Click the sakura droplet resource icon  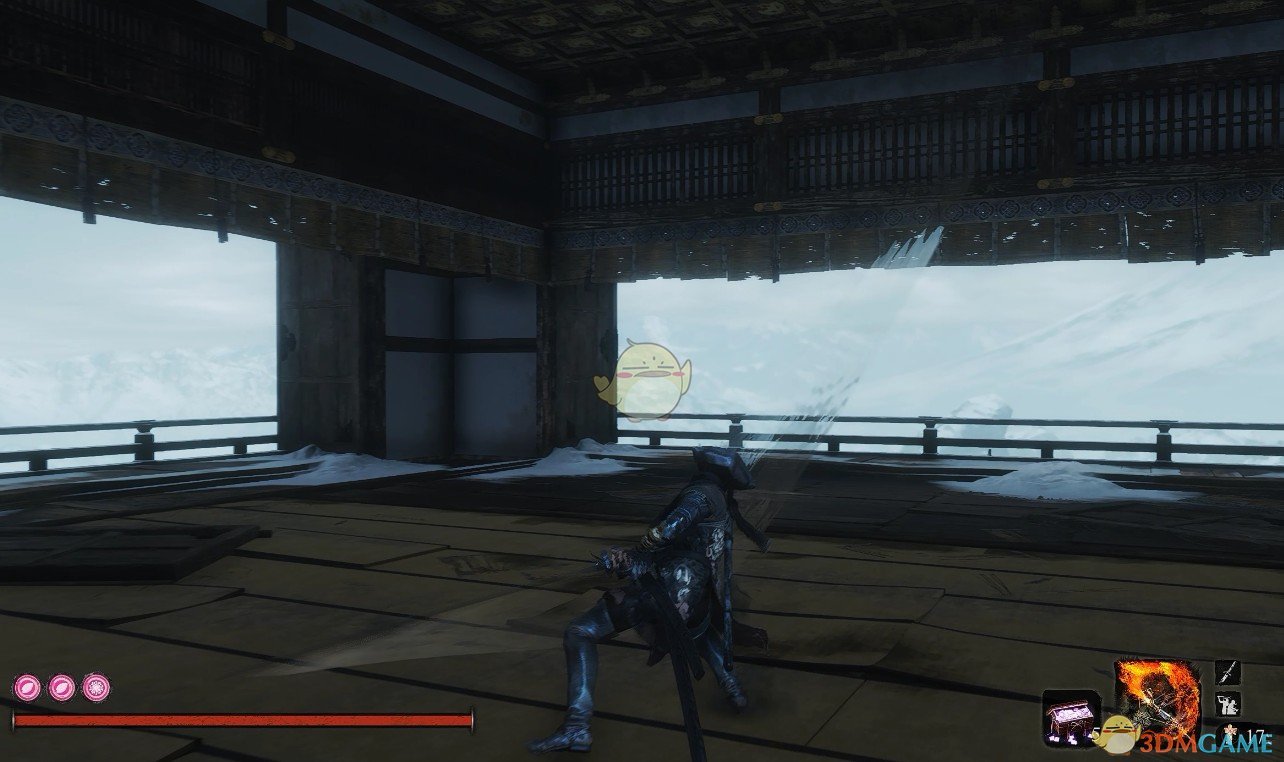1229,731
